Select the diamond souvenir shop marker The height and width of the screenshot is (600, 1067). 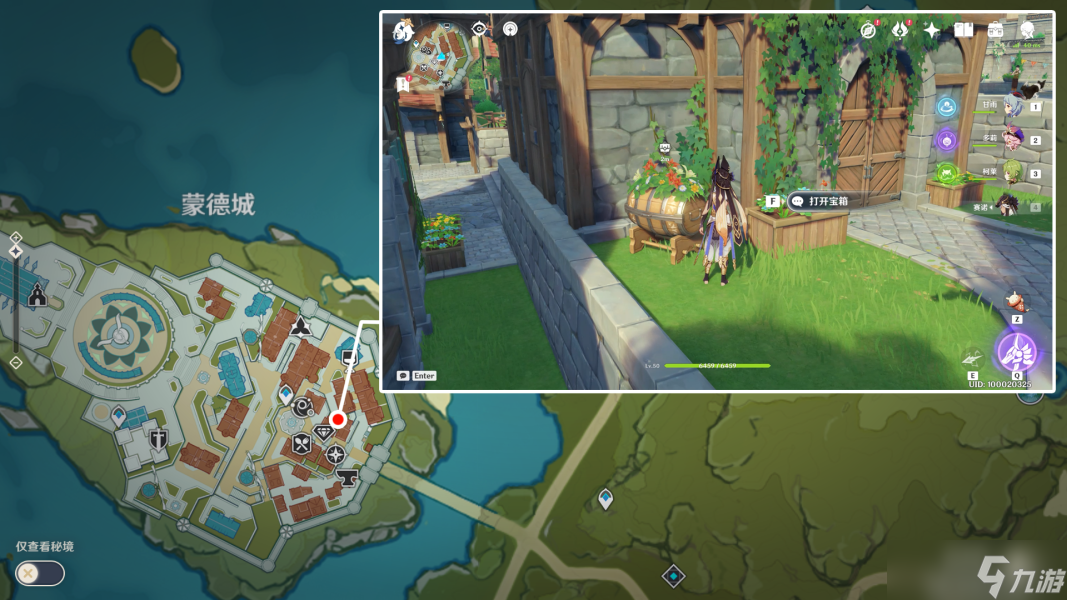(x=324, y=432)
